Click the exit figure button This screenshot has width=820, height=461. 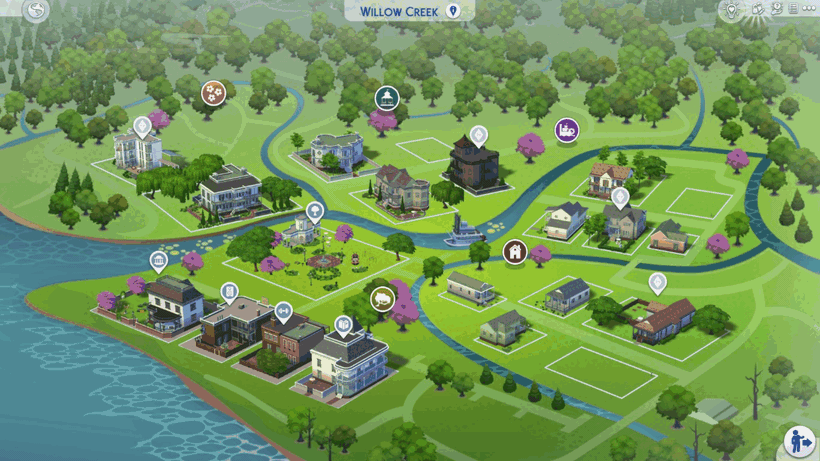798,441
